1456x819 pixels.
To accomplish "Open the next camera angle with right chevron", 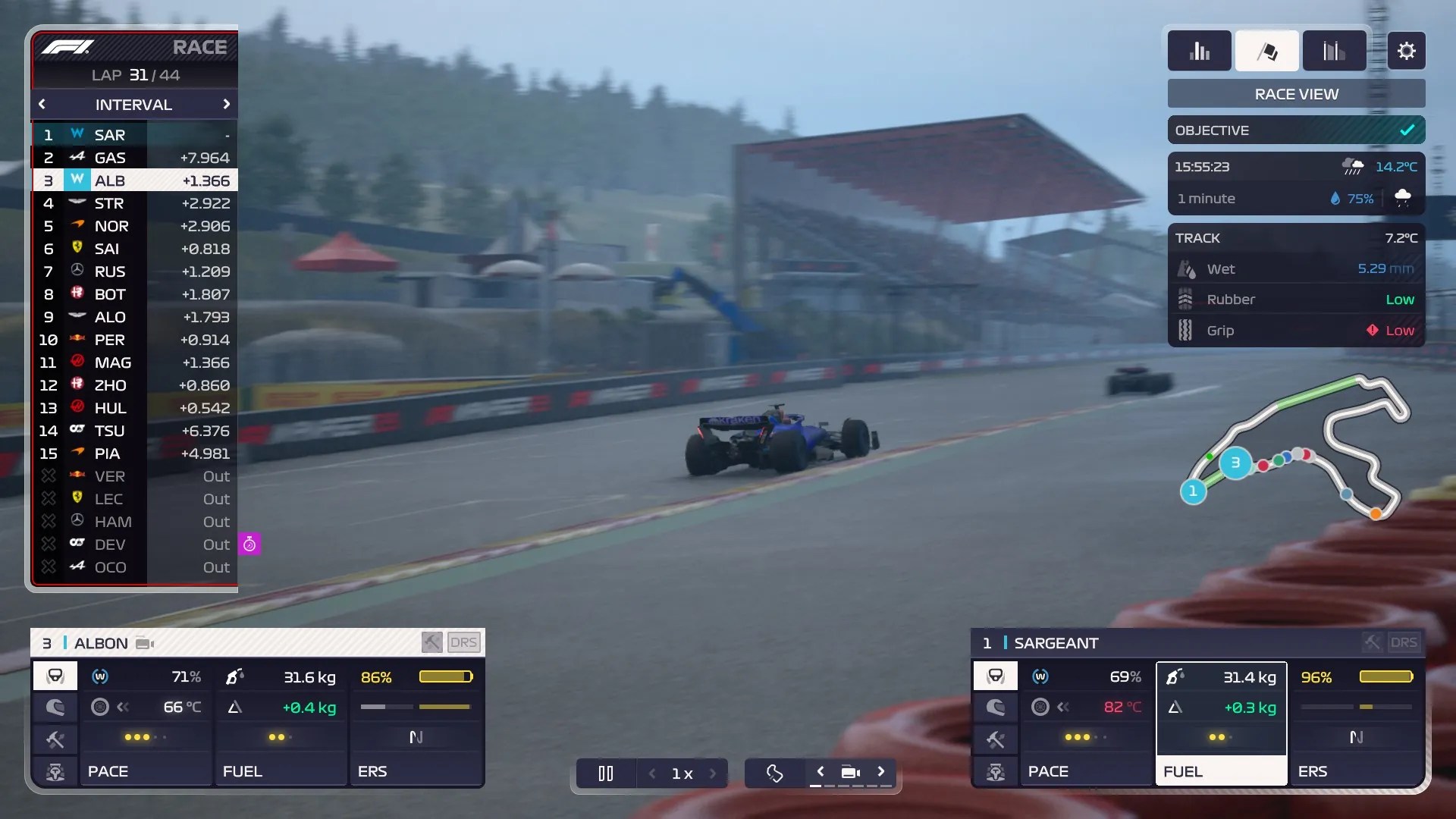I will point(882,773).
